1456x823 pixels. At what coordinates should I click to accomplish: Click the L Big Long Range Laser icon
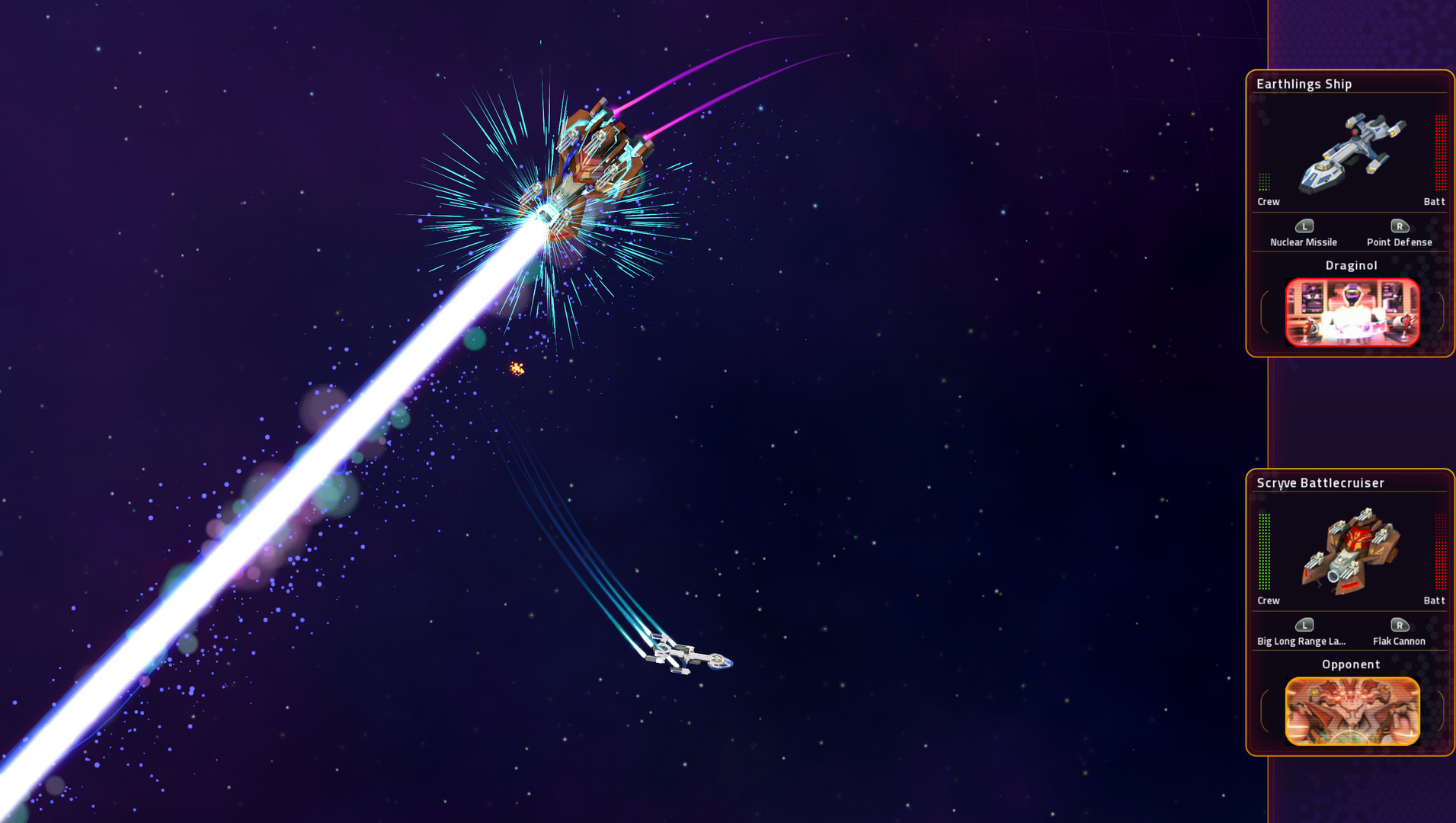coord(1304,626)
